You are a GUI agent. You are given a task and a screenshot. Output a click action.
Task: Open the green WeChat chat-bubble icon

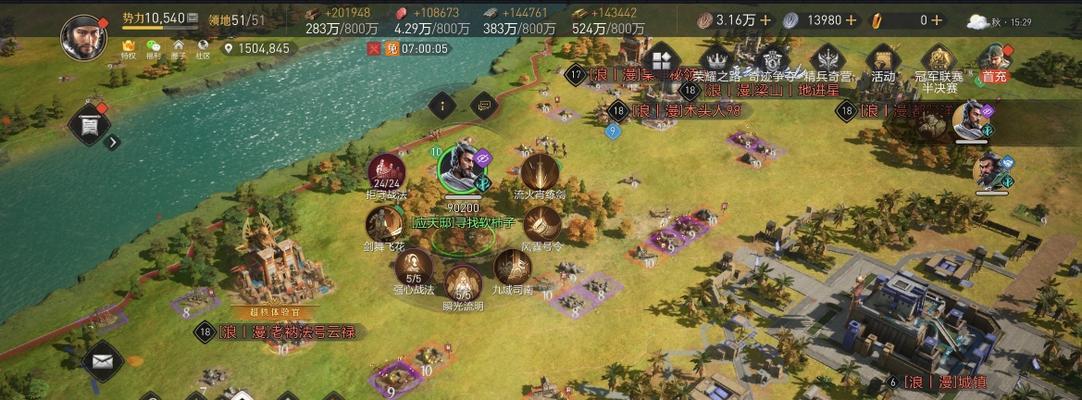[x=153, y=48]
